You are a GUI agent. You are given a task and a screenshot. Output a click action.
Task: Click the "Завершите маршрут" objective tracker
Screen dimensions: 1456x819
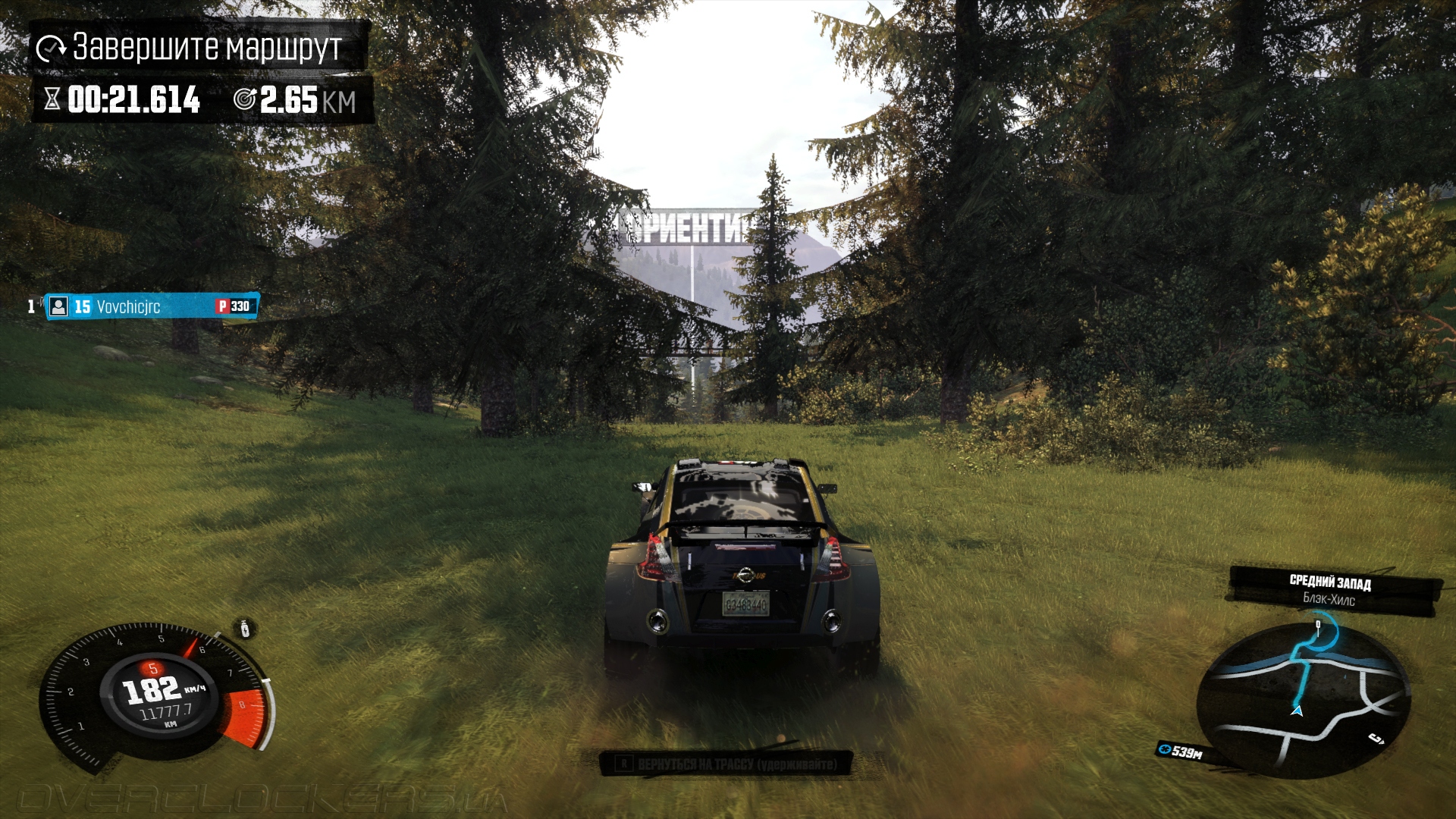click(x=199, y=48)
